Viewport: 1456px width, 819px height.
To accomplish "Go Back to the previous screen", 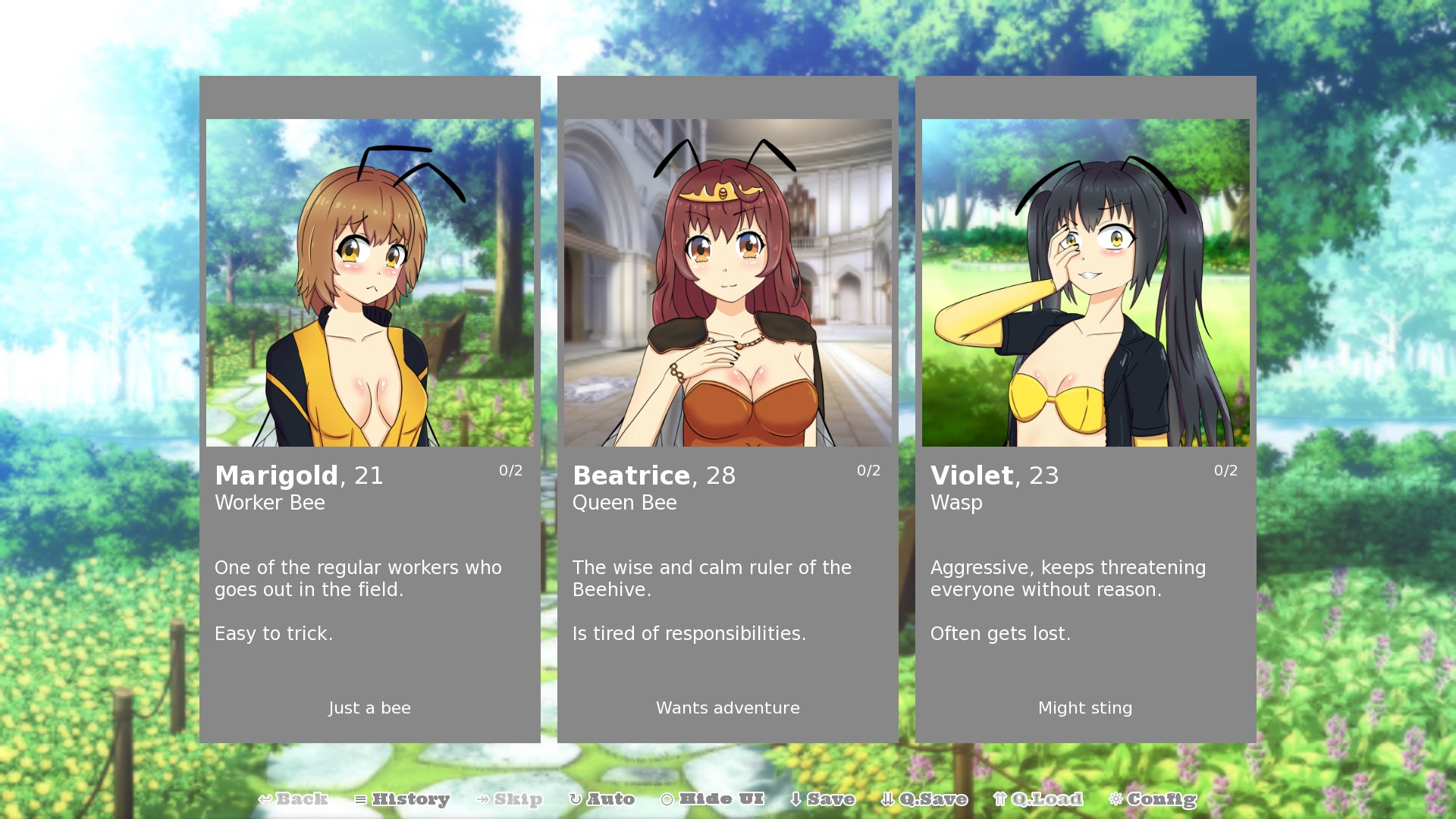I will point(293,799).
